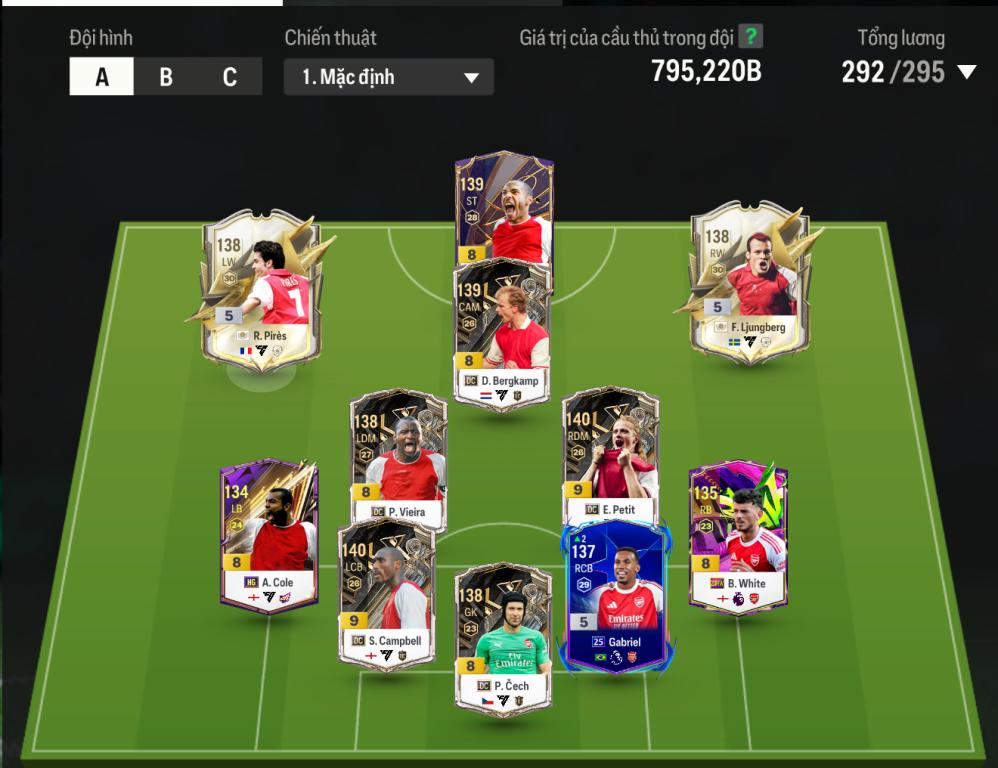The height and width of the screenshot is (768, 998).
Task: Click the green question mark help icon
Action: pos(750,37)
